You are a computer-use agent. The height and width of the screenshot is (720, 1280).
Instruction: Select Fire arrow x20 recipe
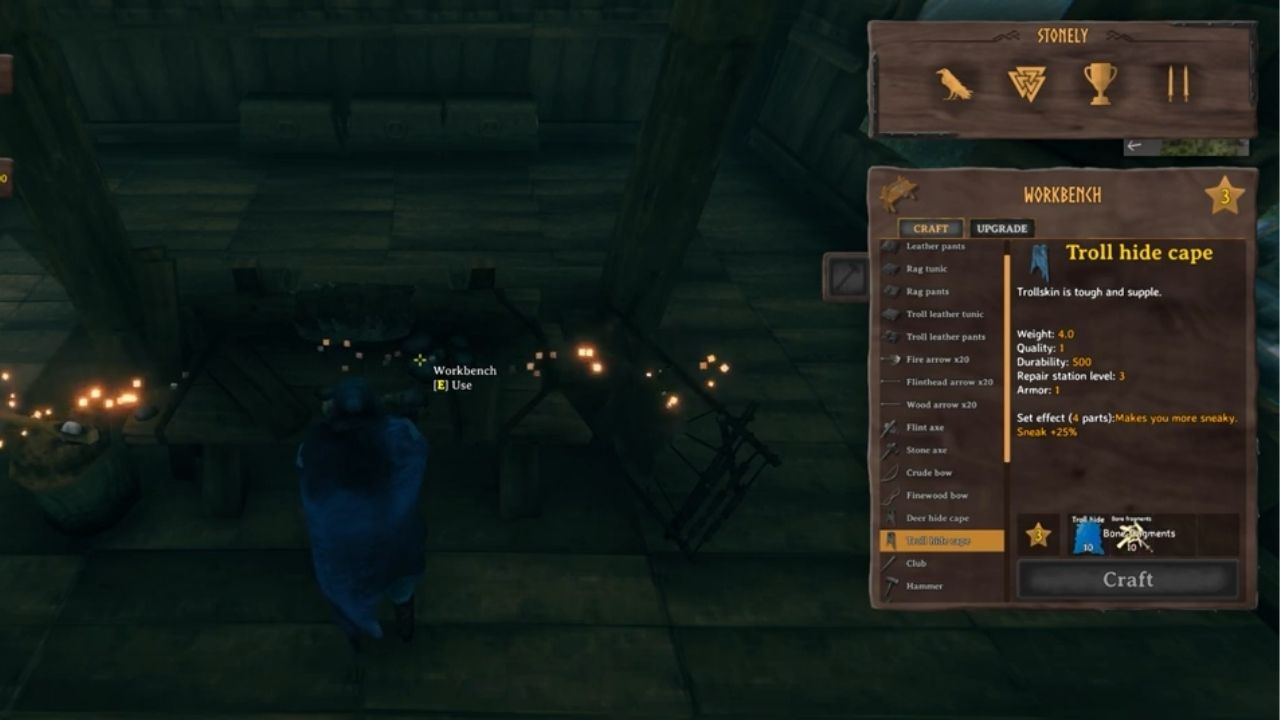coord(940,359)
